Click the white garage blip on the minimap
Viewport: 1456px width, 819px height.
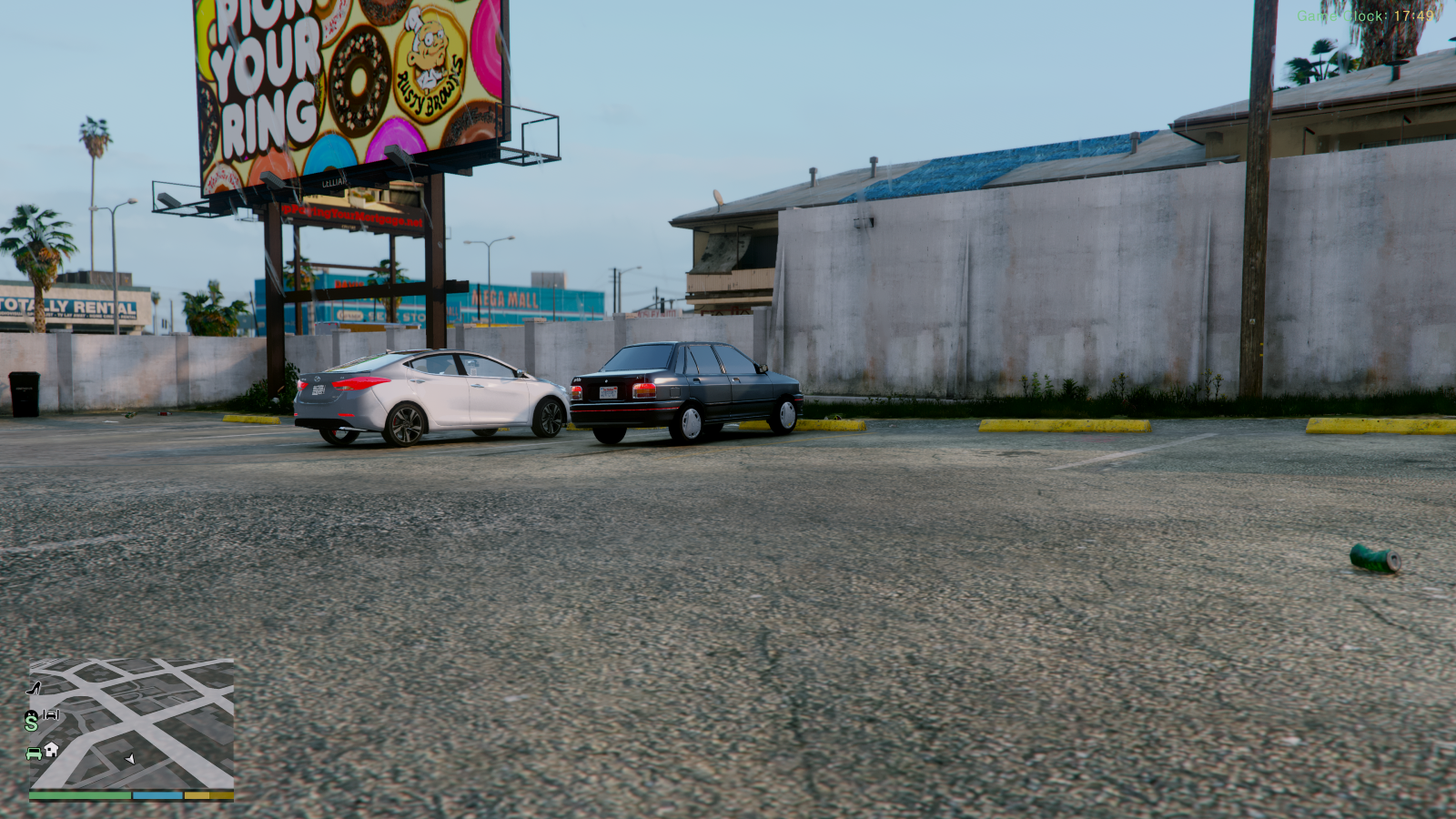[x=51, y=714]
